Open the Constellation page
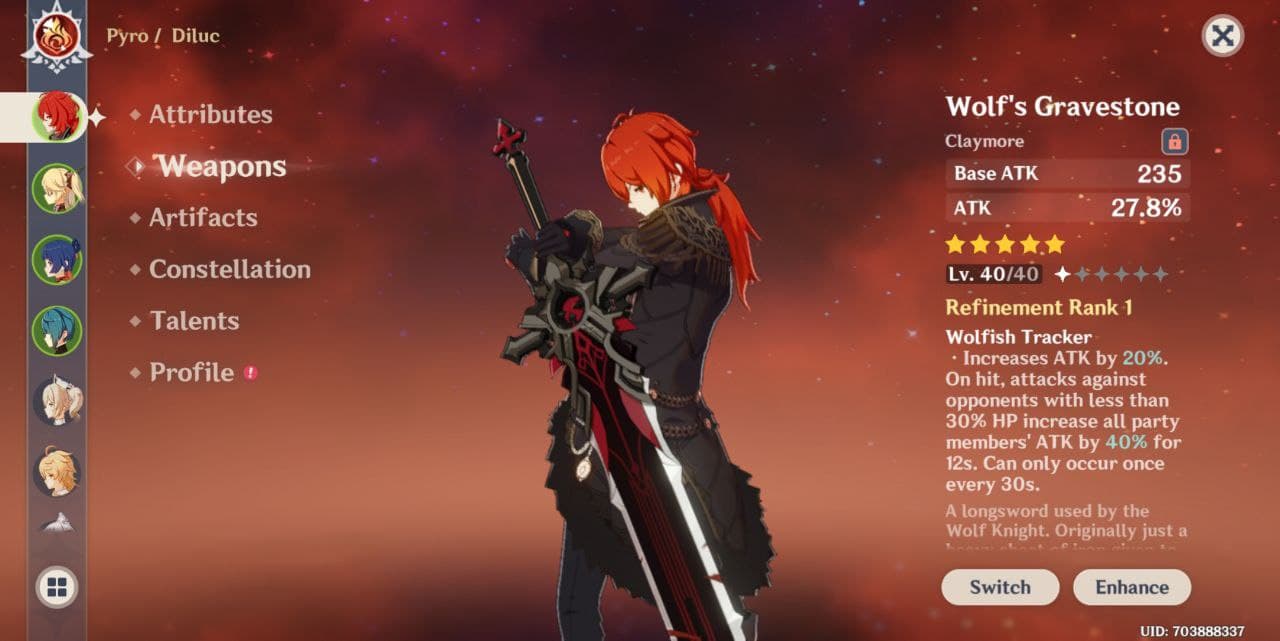 (229, 270)
